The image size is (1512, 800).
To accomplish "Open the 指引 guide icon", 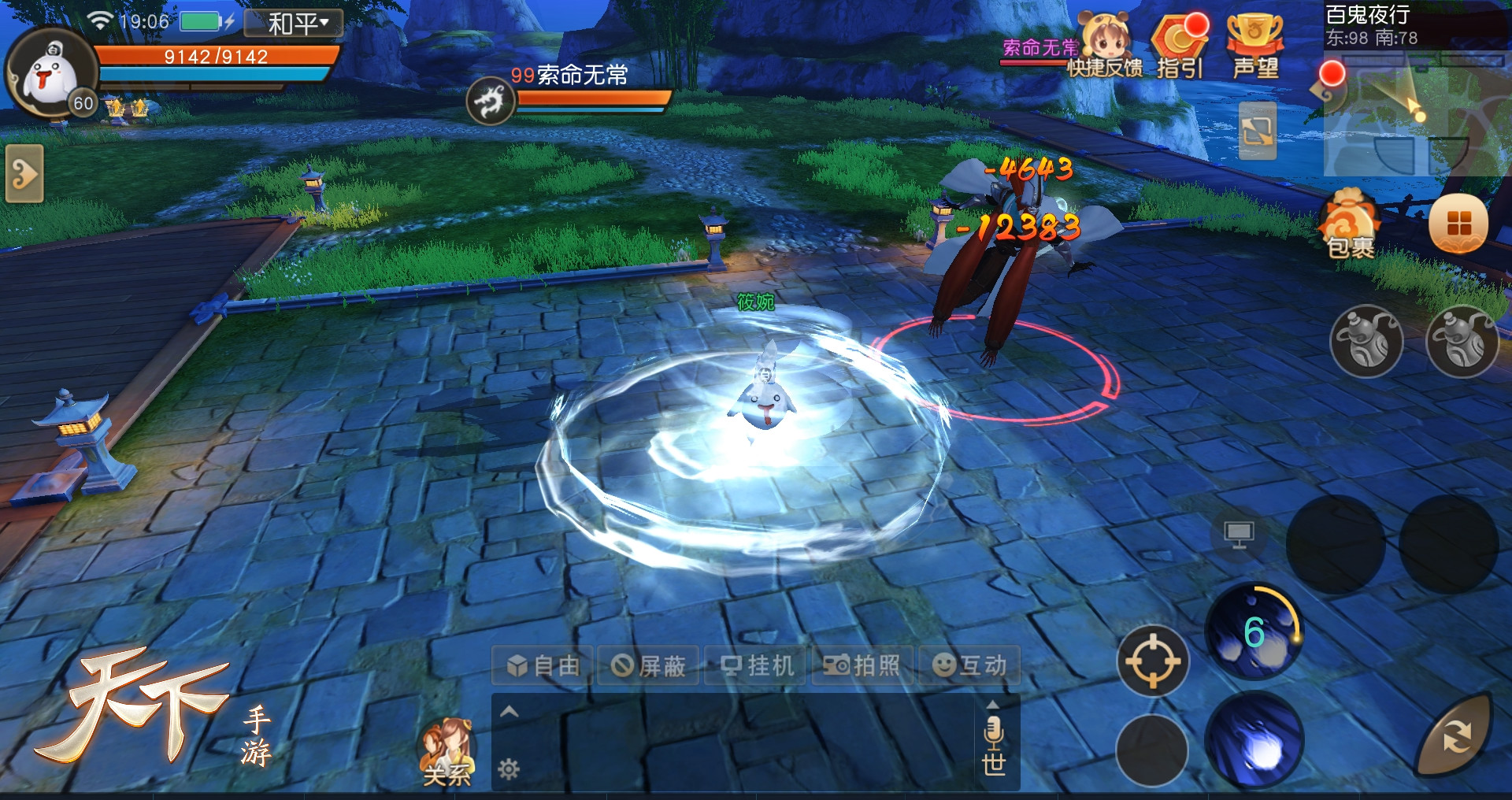I will click(1180, 49).
